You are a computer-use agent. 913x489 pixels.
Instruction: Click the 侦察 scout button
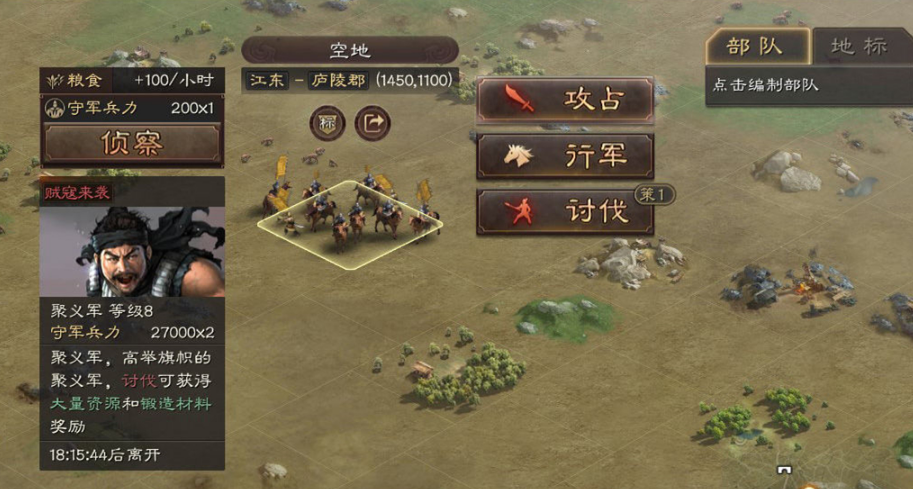tap(132, 144)
